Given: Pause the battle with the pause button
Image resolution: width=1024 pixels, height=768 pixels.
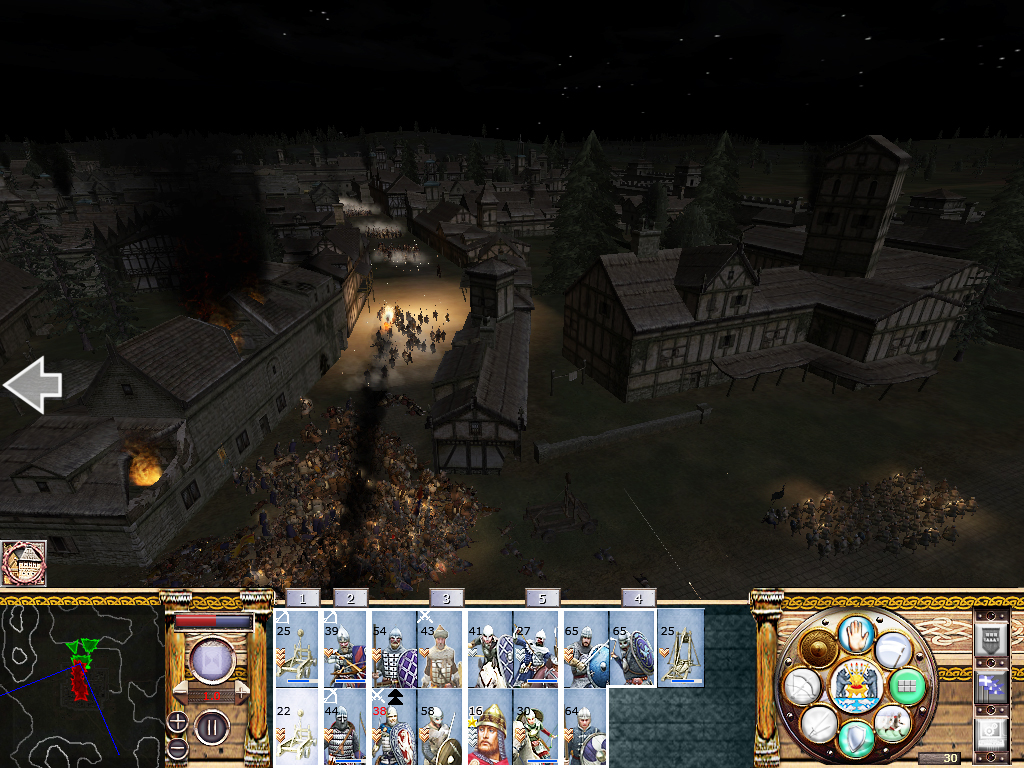Looking at the screenshot, I should click(x=212, y=726).
